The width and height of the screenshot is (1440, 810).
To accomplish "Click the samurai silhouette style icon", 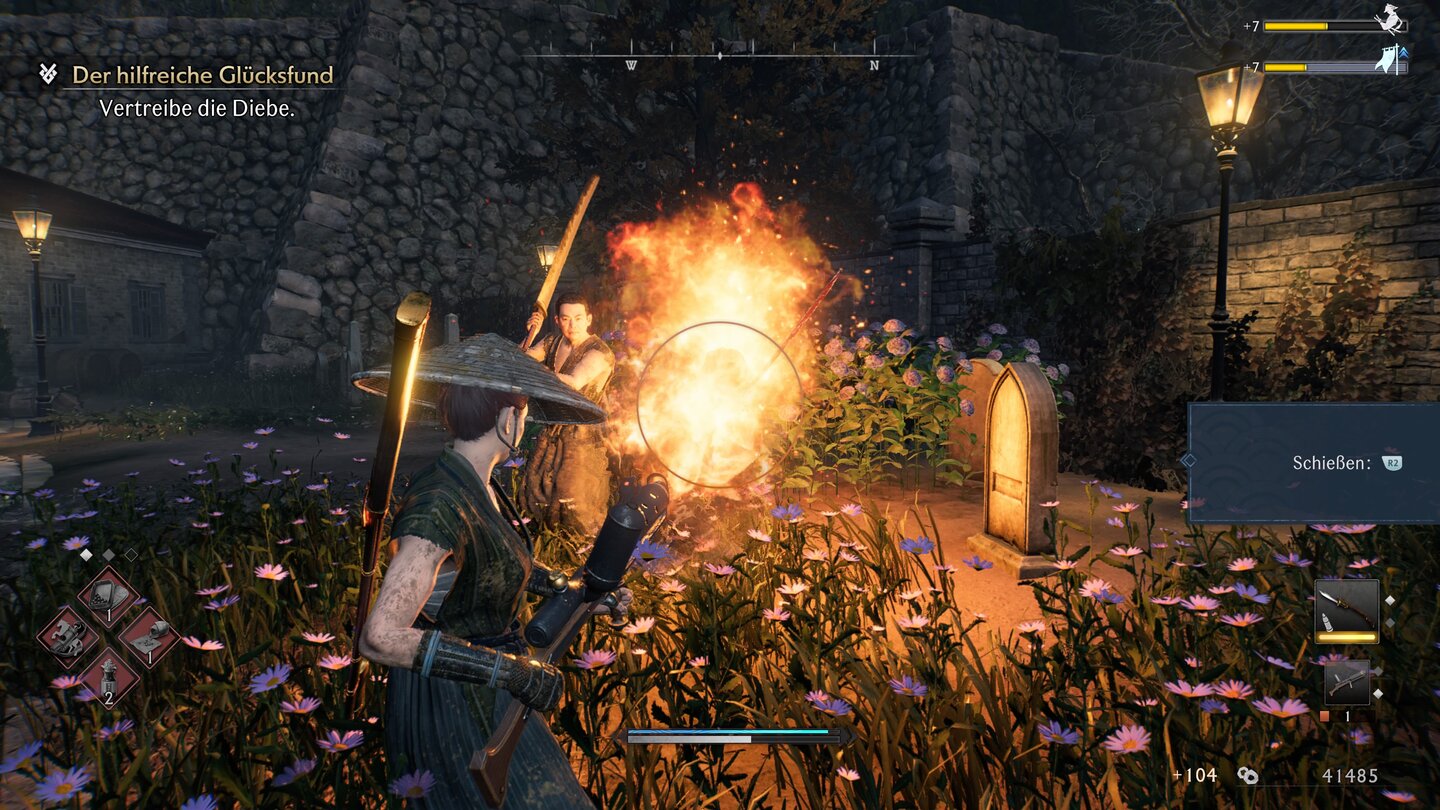I will [x=1390, y=20].
